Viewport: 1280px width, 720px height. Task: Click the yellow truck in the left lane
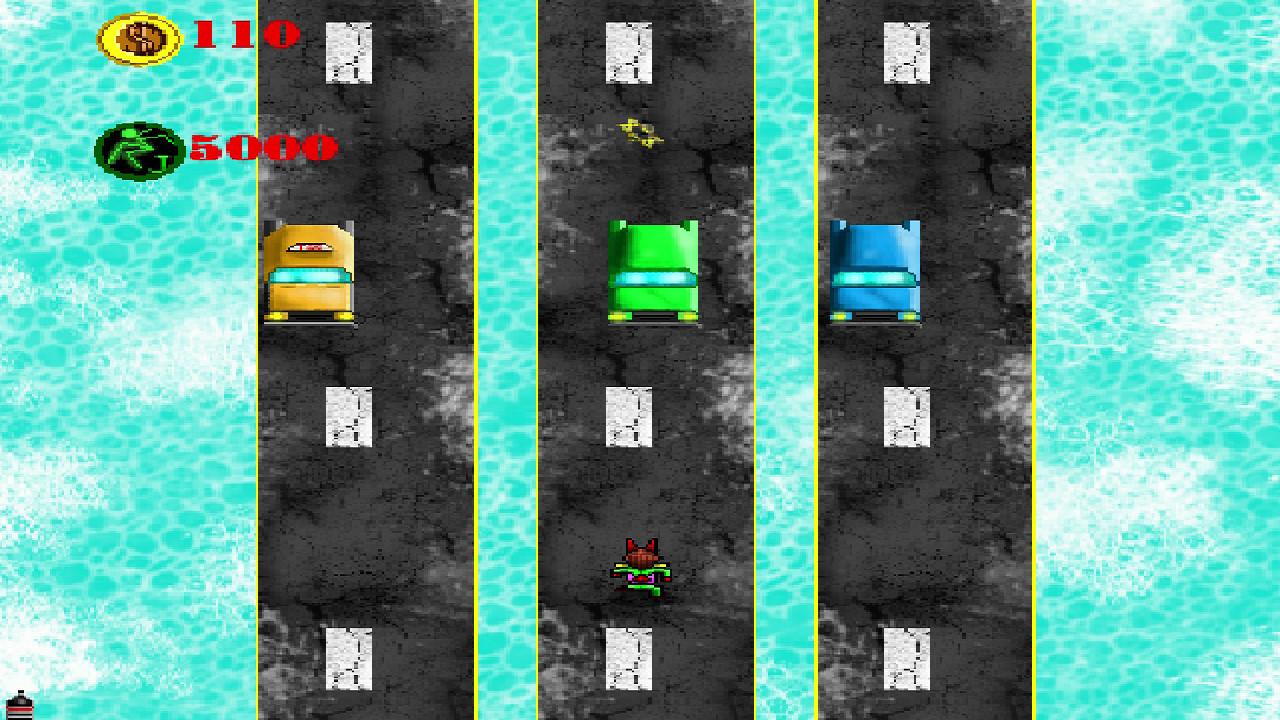[x=310, y=270]
